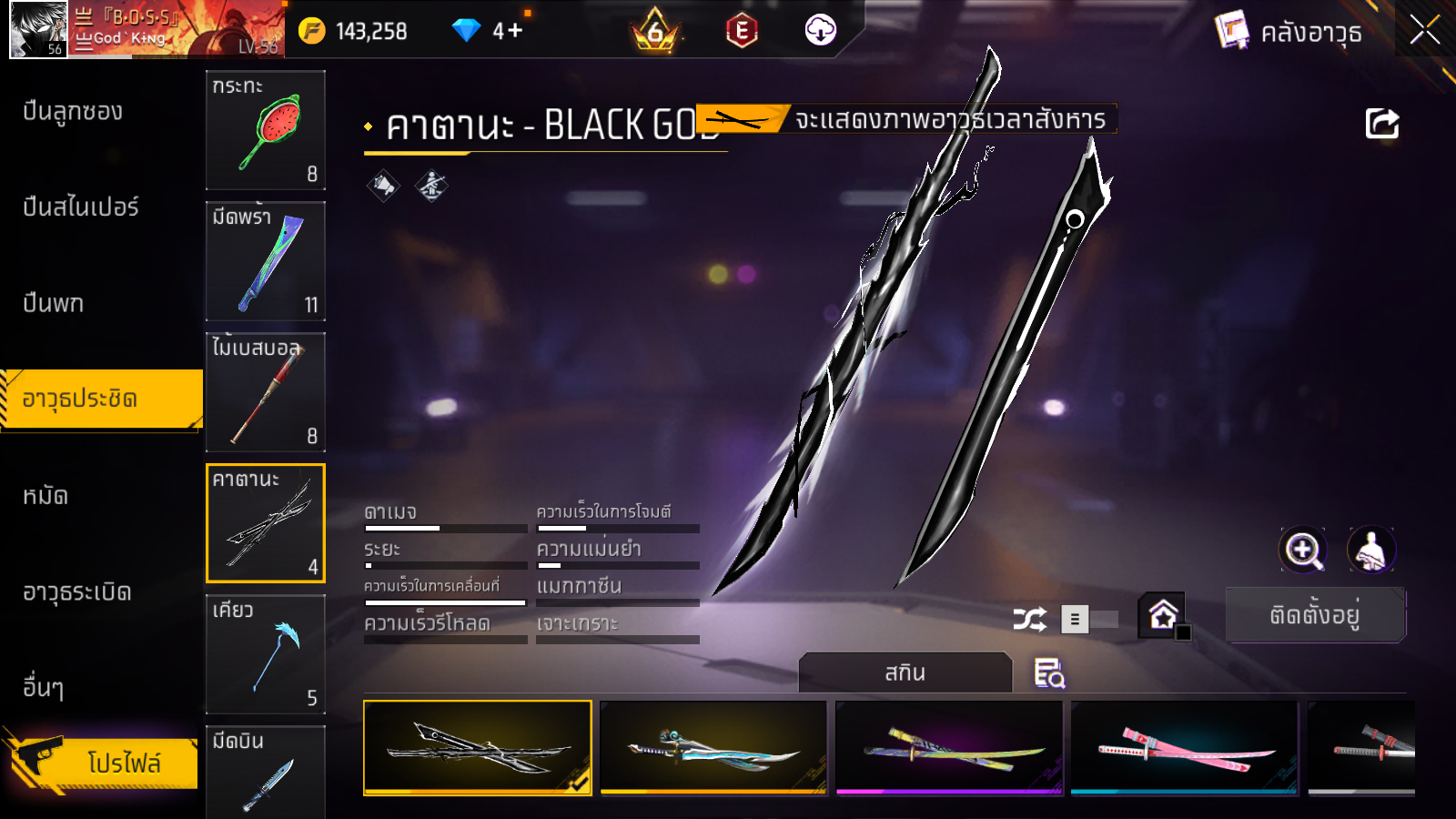Switch to the อาวุธระเบิด explosives category
1456x819 pixels.
tap(77, 592)
